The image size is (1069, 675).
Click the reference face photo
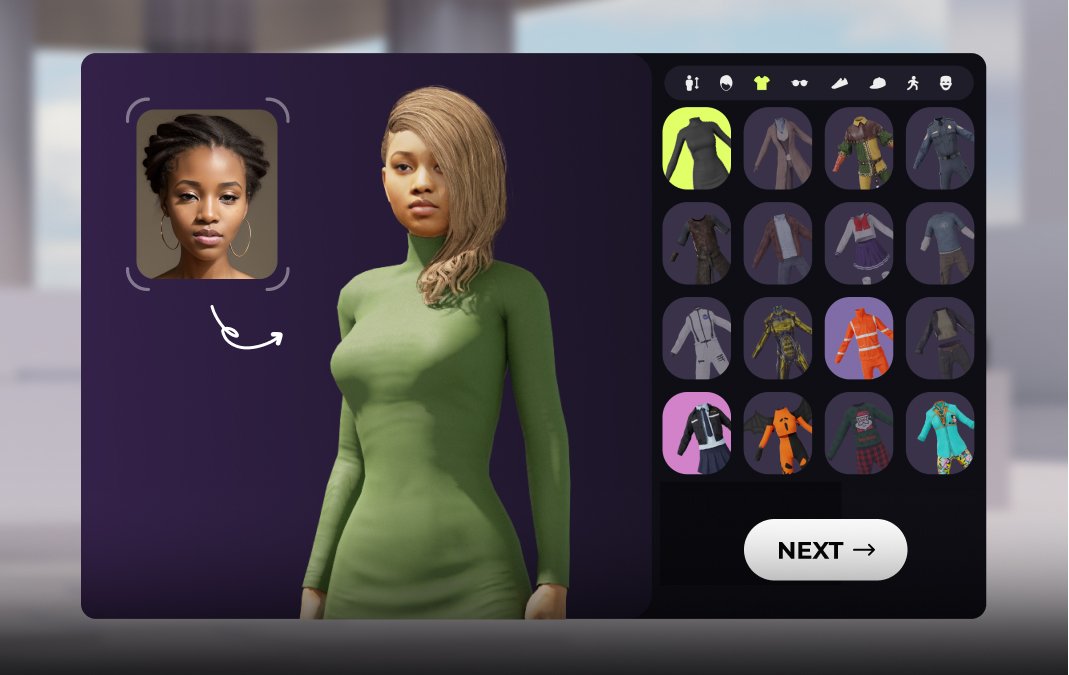pos(207,194)
